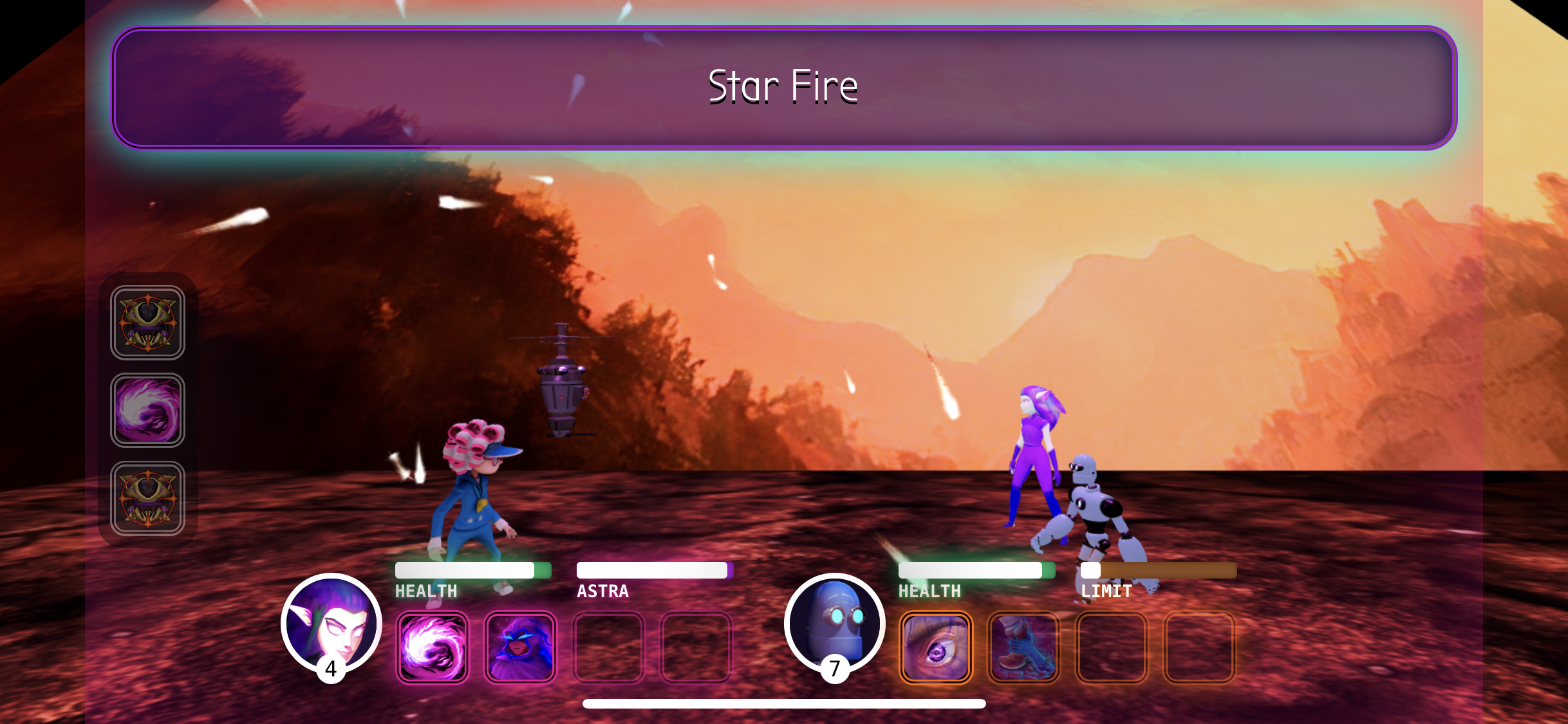Select the robot's stone boots ability

(1024, 646)
